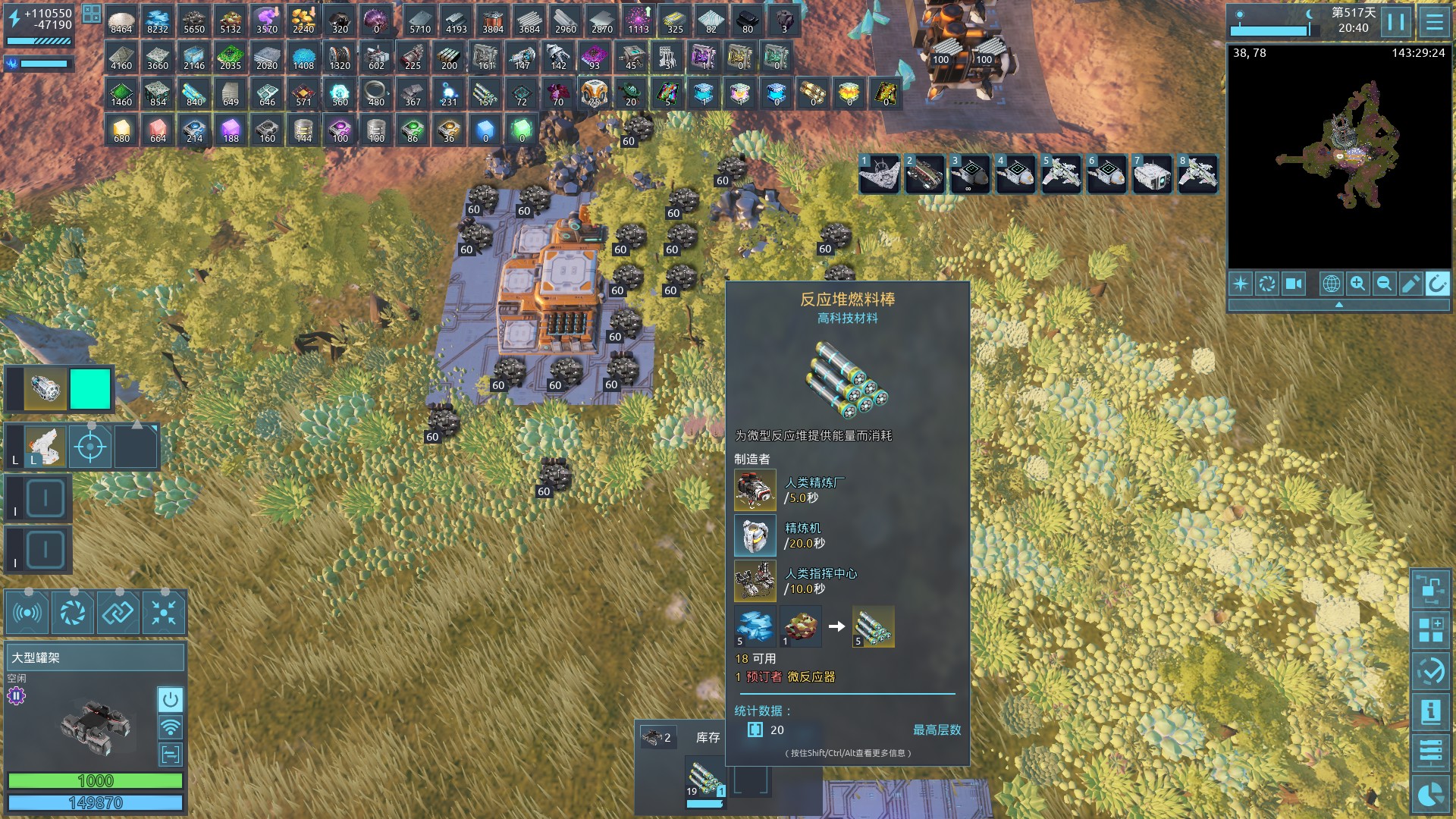Toggle the magnet button under the minimap
The width and height of the screenshot is (1456, 819).
click(1437, 284)
